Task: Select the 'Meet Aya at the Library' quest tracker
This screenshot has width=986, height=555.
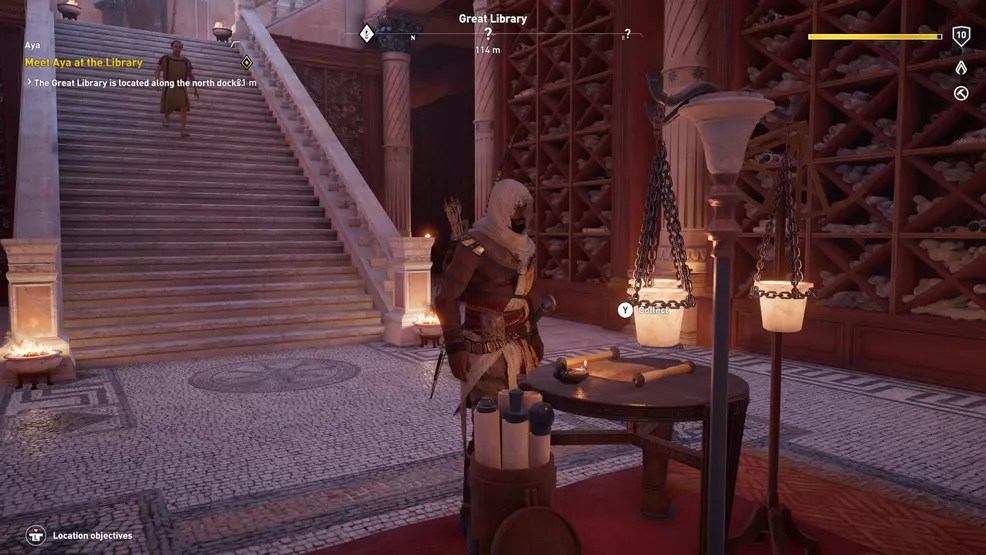Action: [x=84, y=62]
